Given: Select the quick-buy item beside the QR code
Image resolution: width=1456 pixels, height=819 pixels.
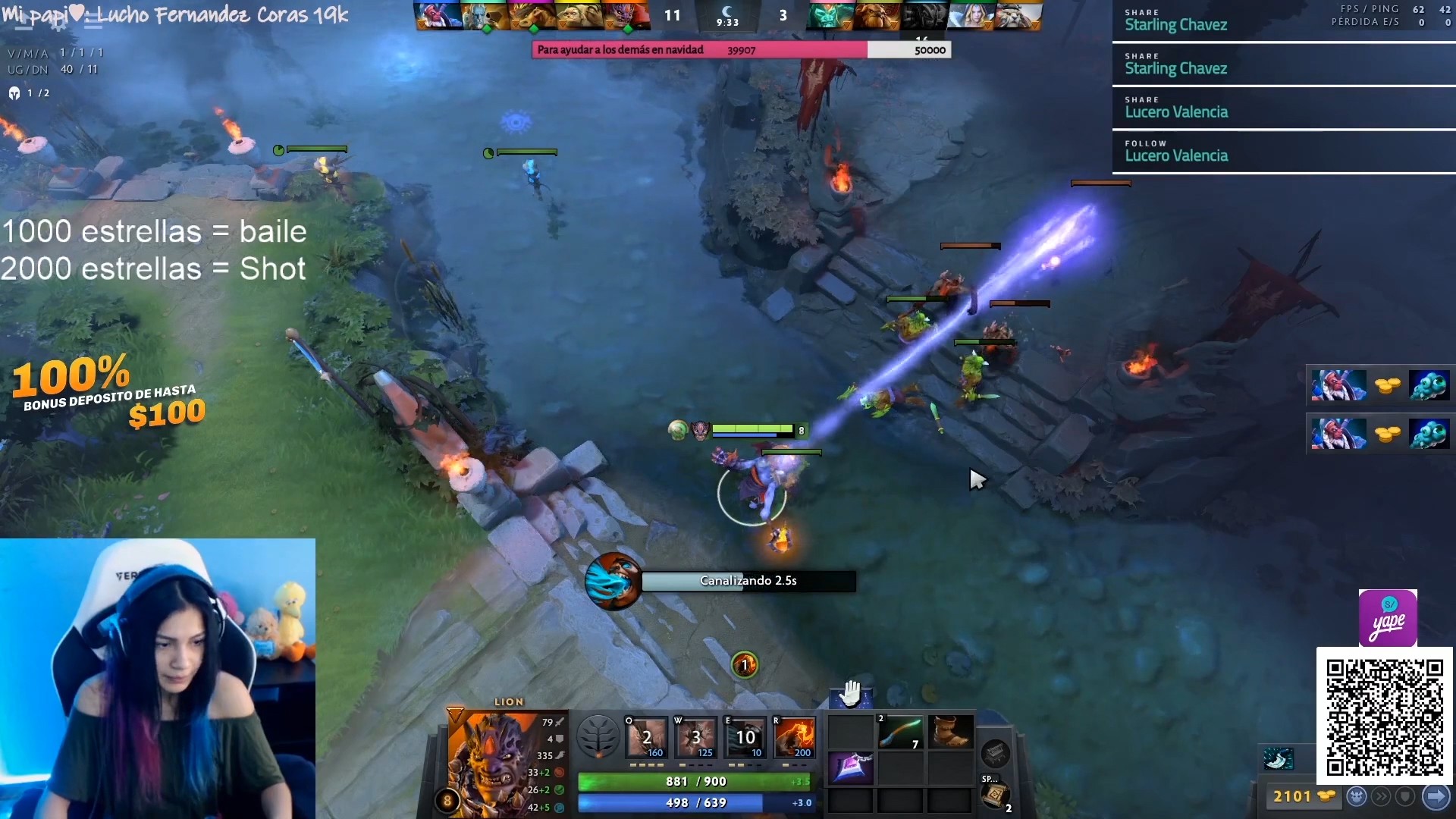Looking at the screenshot, I should (1279, 758).
